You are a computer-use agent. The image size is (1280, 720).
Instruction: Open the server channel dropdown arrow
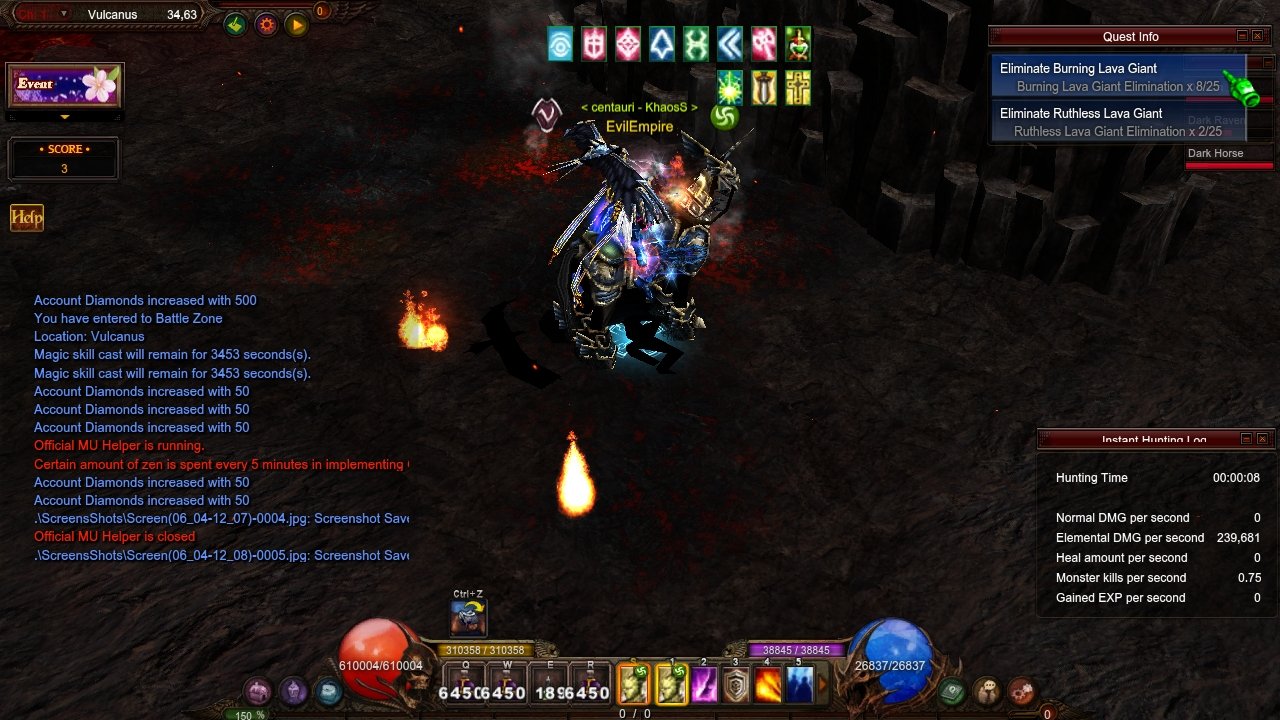(65, 14)
